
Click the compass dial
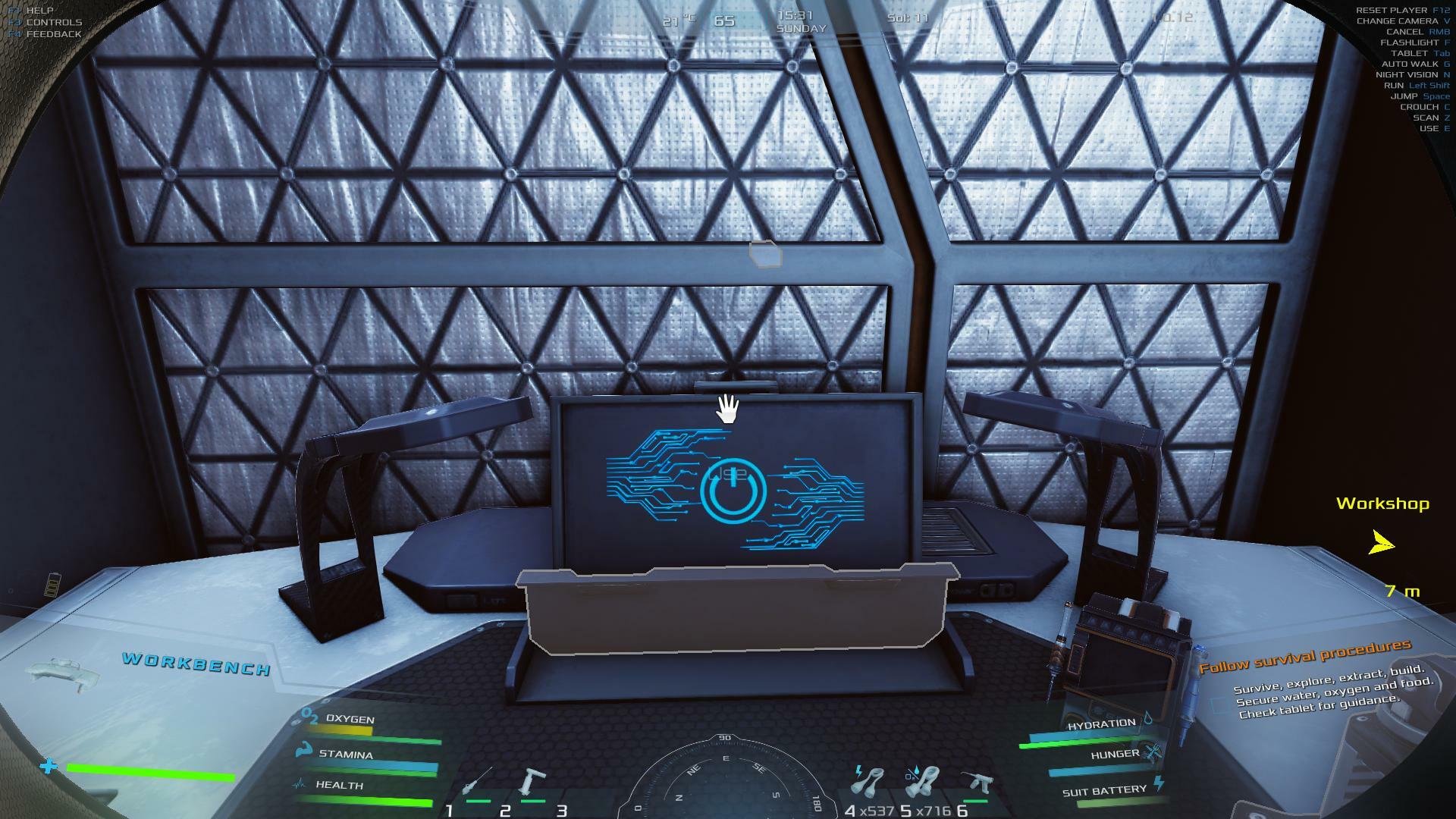pos(726,780)
